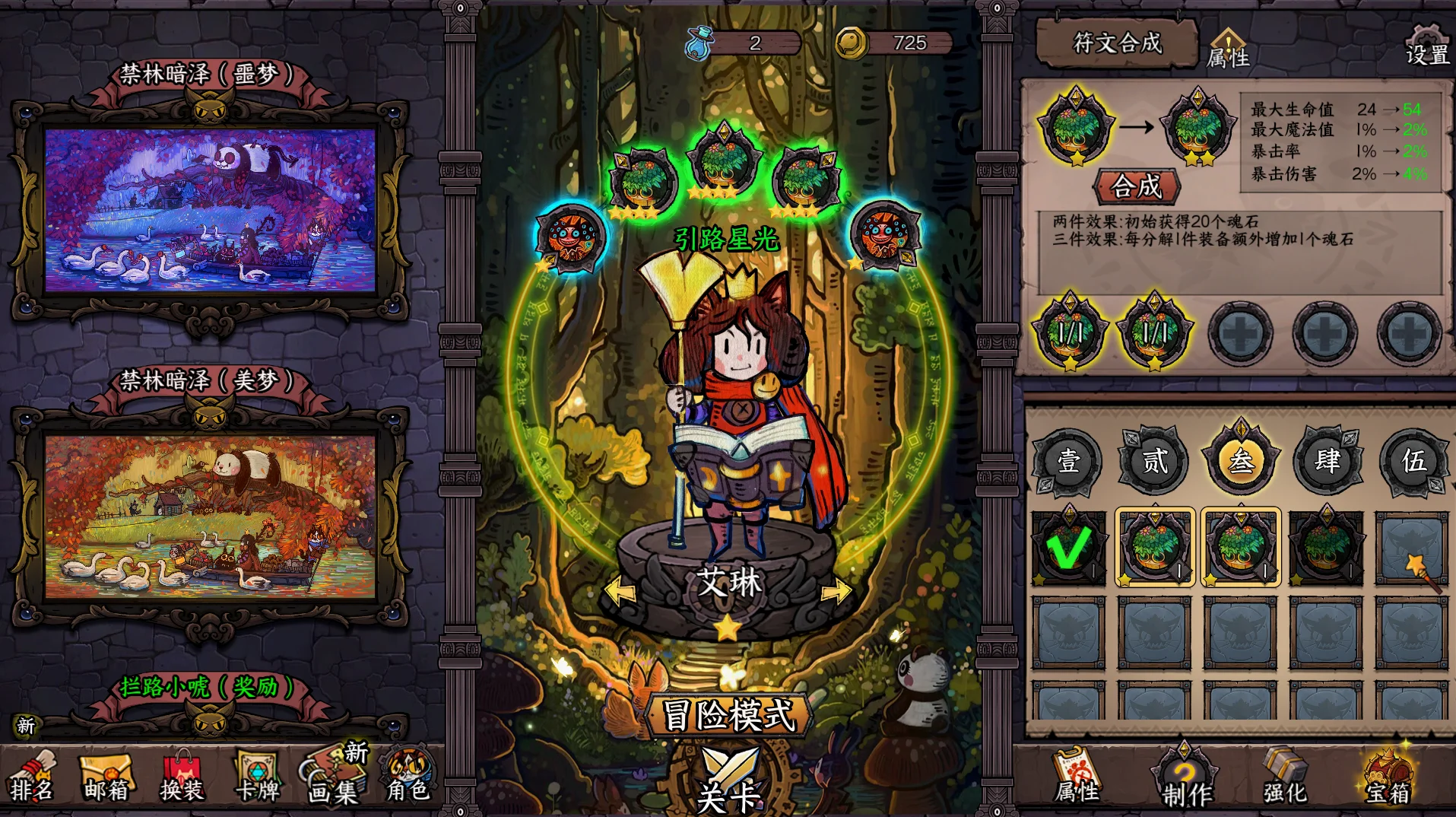Open the 制作 crafting tab
Screen dimensions: 1456x817
point(1185,780)
